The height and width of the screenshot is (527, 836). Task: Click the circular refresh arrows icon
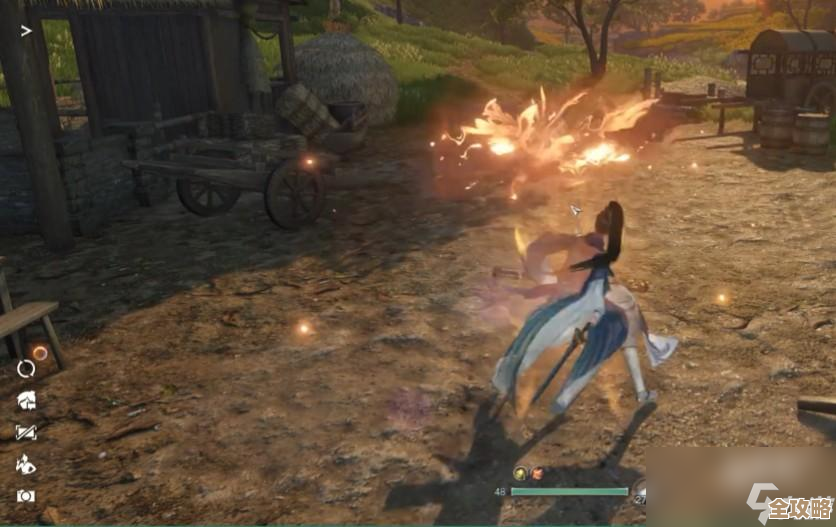tap(26, 369)
